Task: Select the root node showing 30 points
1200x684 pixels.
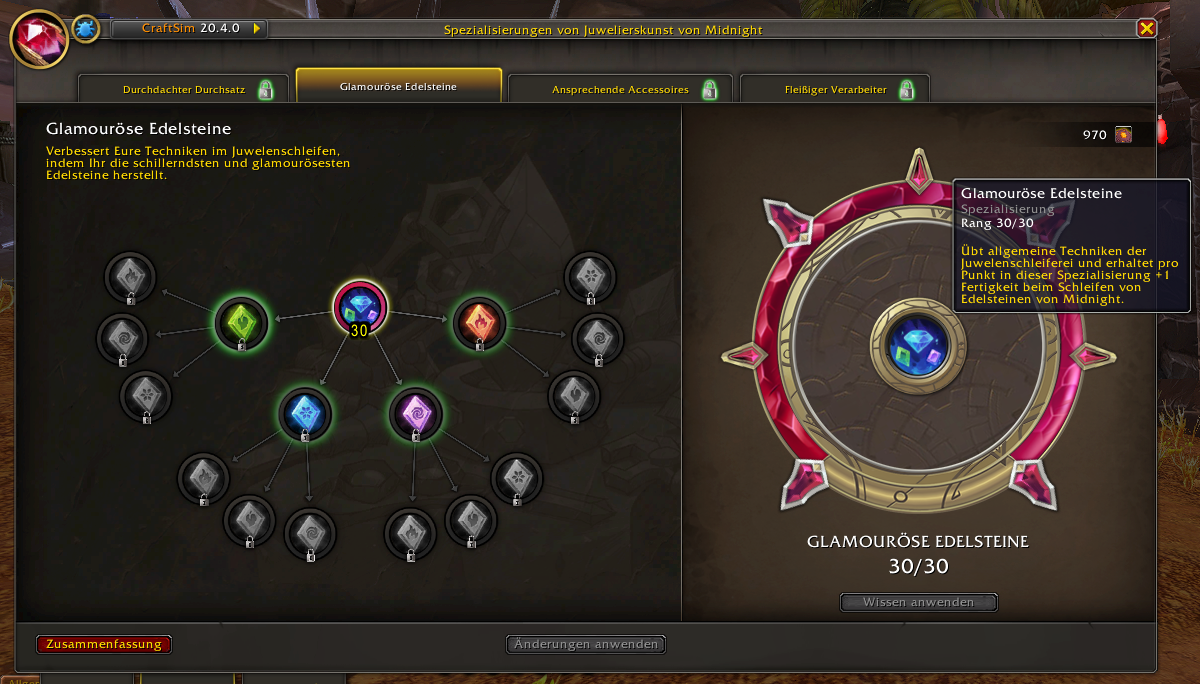Action: (360, 308)
